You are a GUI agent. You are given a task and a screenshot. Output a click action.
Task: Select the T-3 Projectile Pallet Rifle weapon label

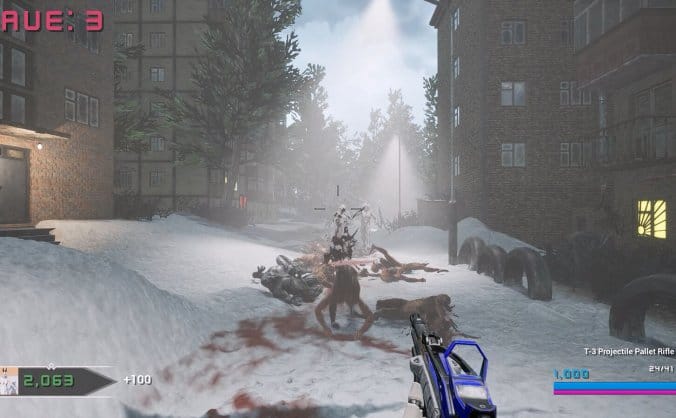coord(629,351)
